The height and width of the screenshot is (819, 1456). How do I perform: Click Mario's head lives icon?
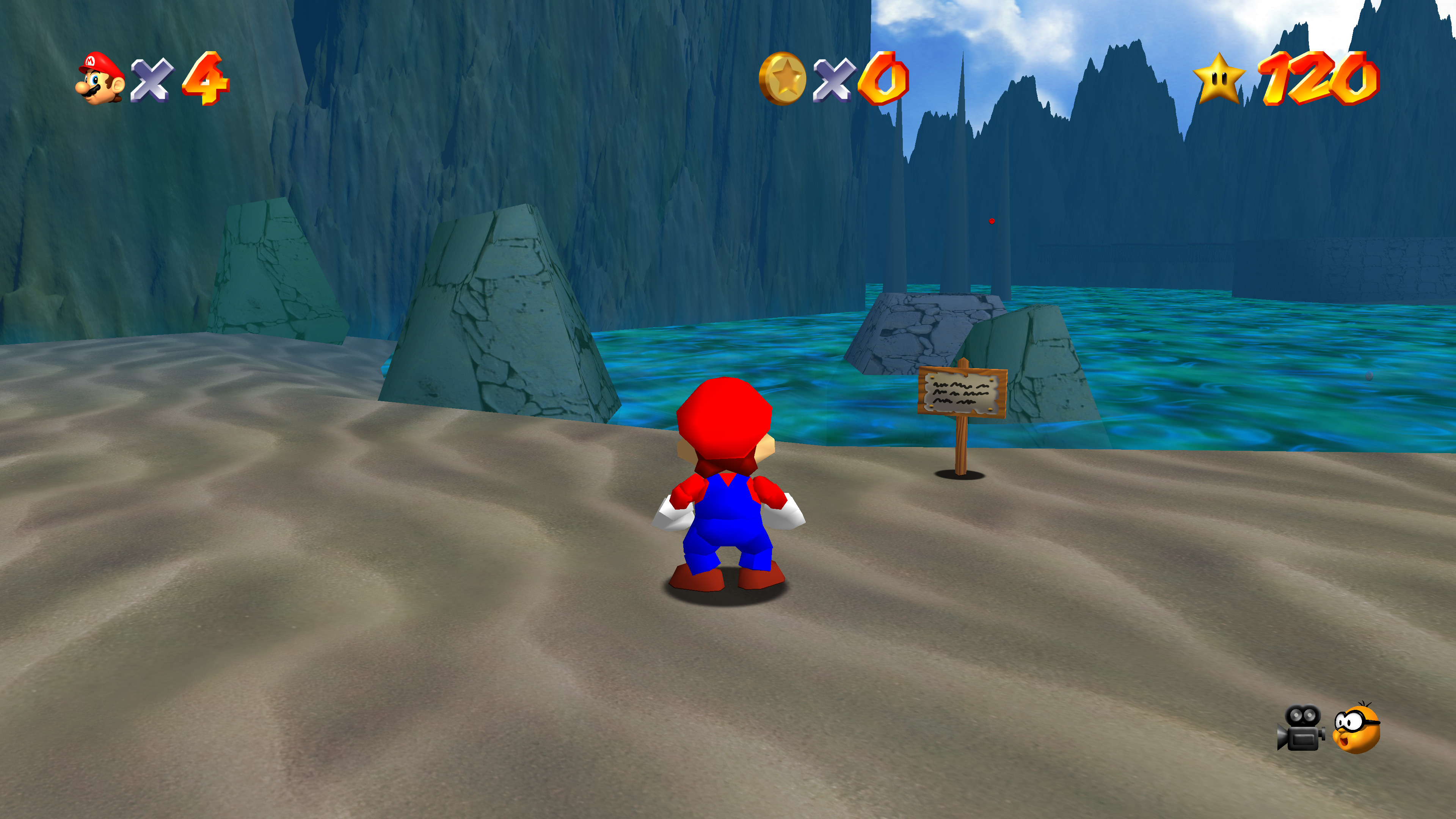100,78
